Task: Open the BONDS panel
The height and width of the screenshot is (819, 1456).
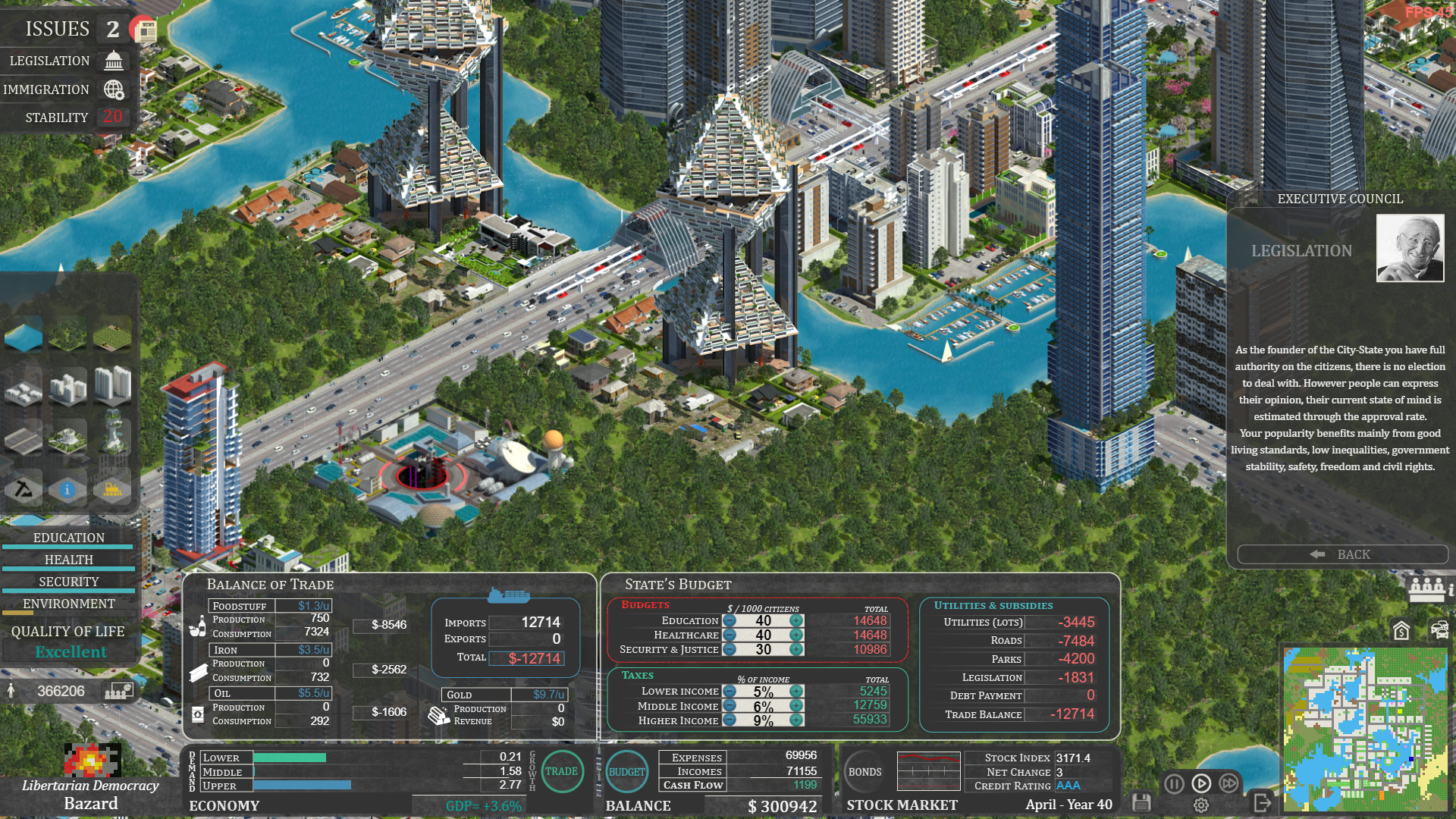Action: tap(864, 772)
